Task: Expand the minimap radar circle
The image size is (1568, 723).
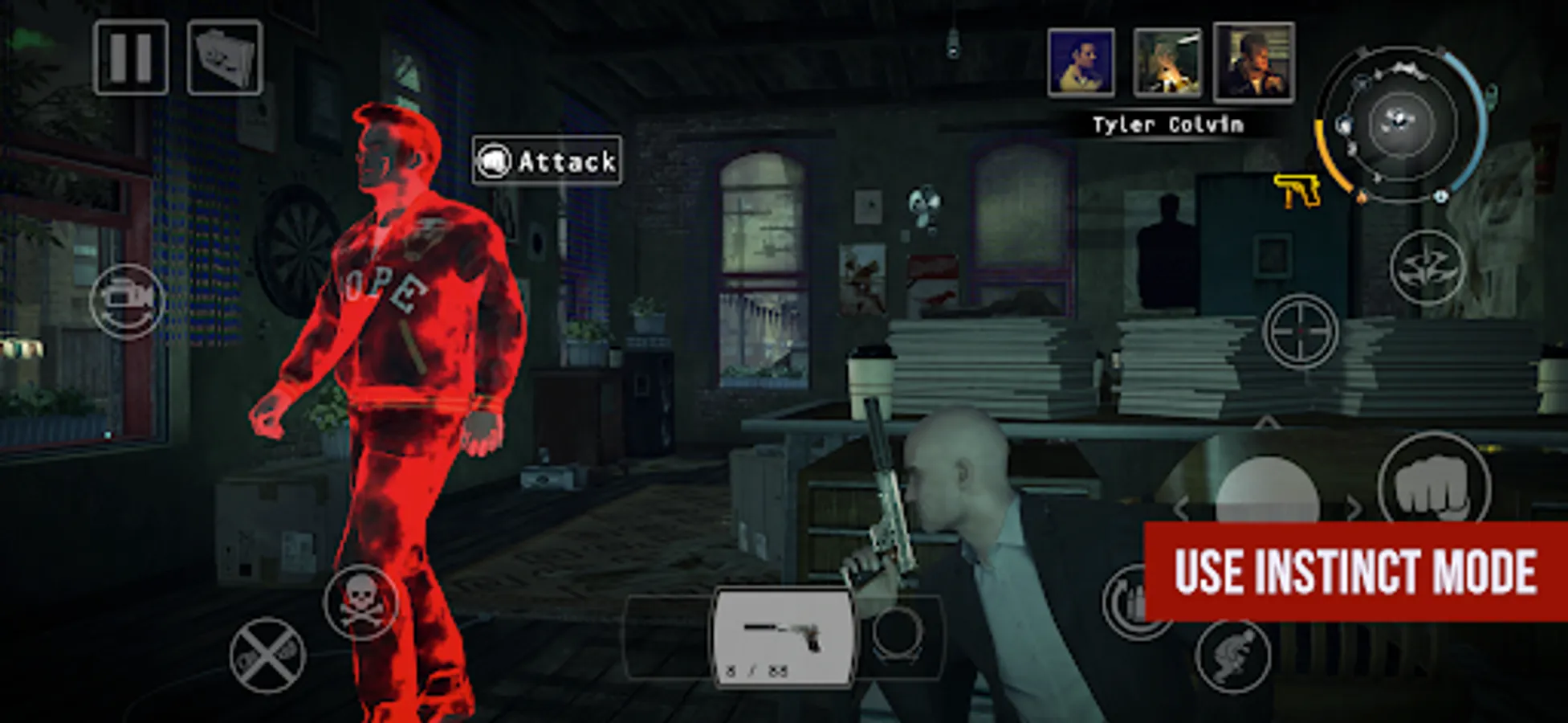Action: coord(1399,120)
